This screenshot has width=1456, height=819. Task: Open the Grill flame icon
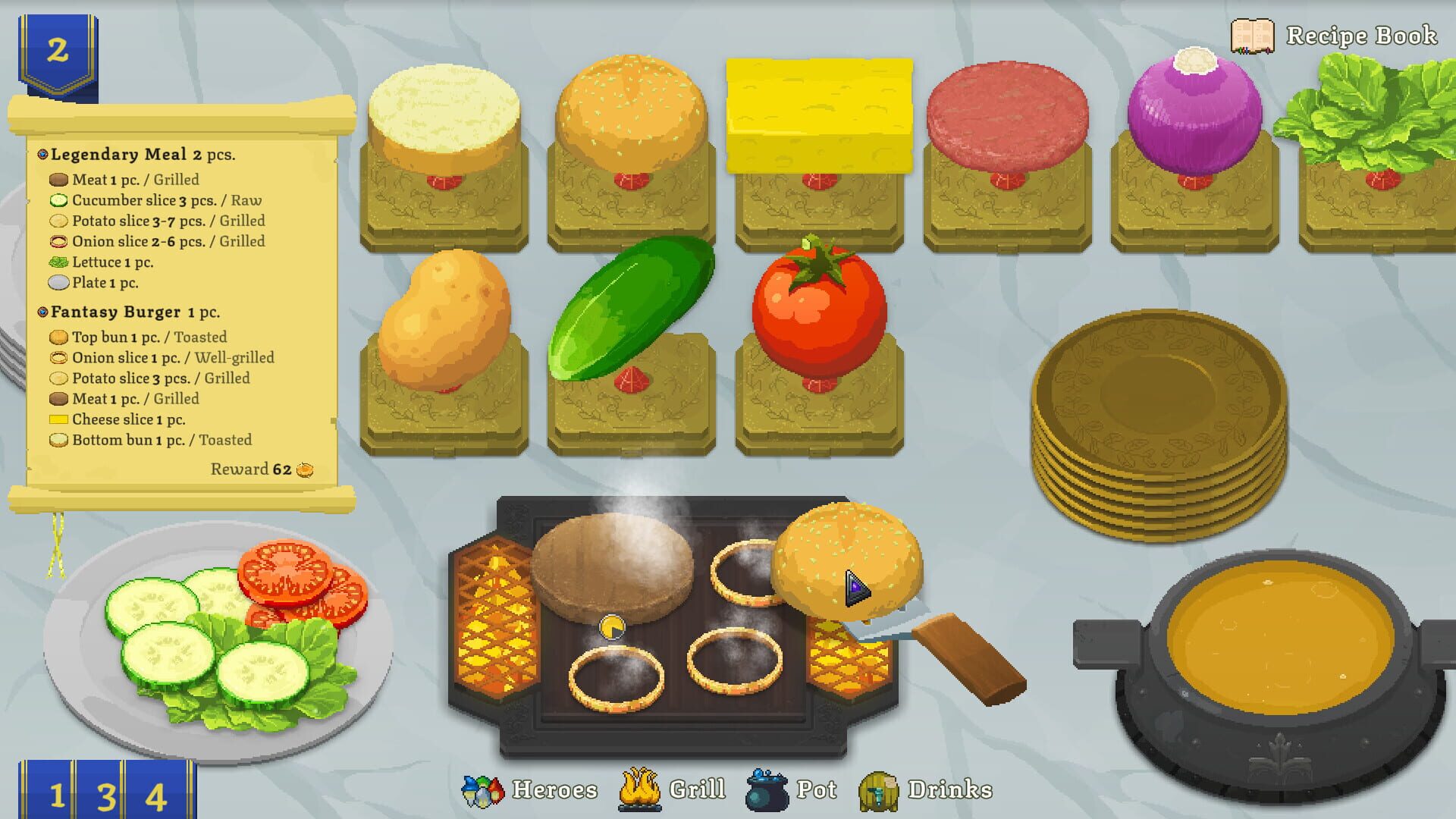click(x=639, y=789)
